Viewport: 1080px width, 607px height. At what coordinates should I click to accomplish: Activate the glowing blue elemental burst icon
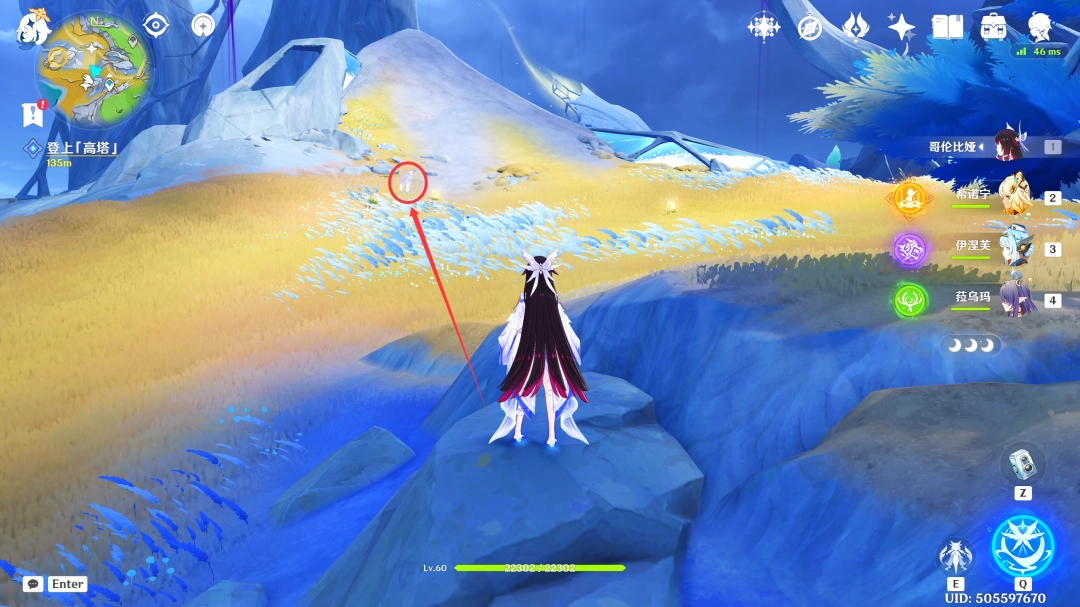[1022, 546]
